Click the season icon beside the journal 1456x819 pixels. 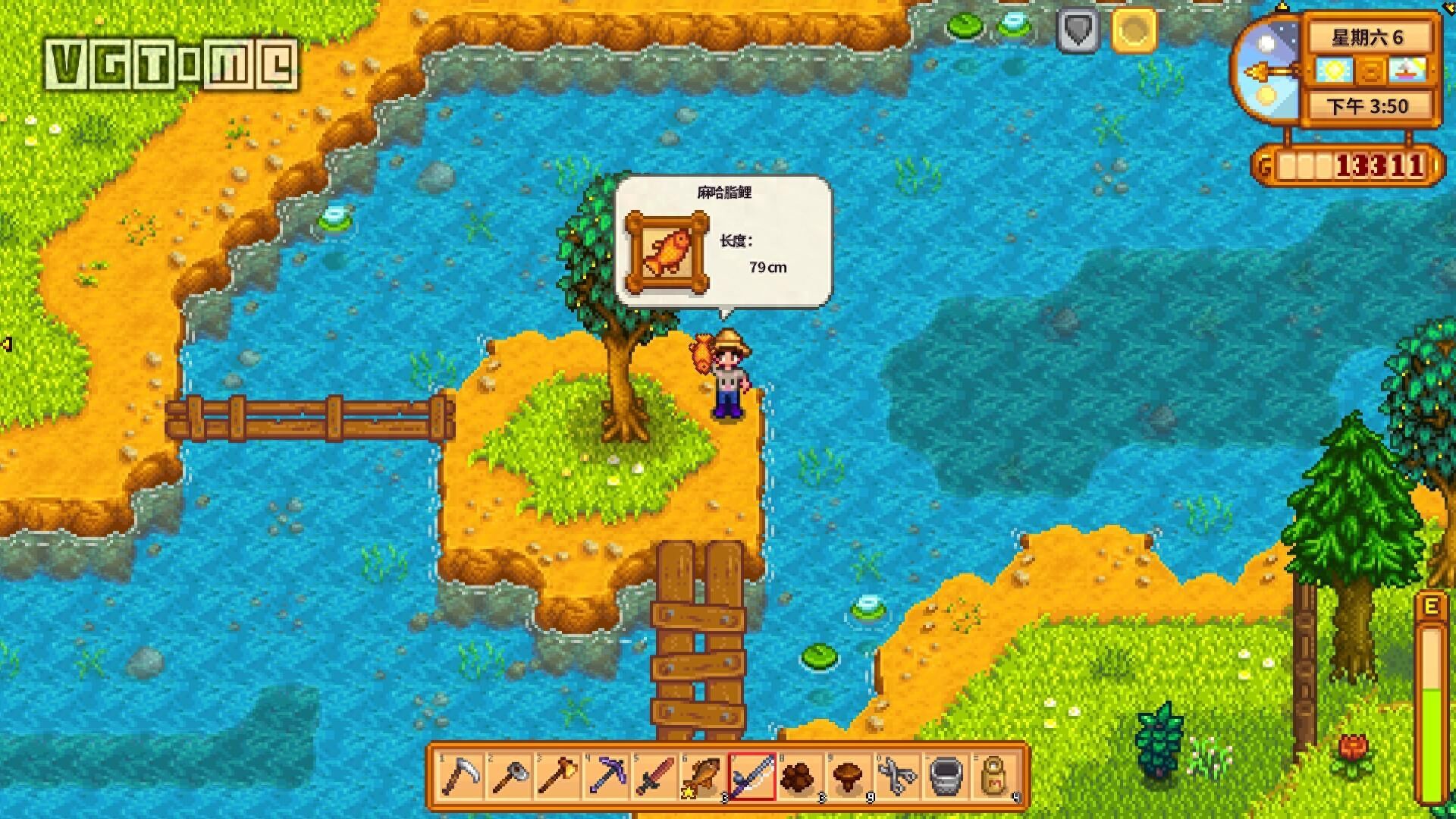pyautogui.click(x=1408, y=71)
